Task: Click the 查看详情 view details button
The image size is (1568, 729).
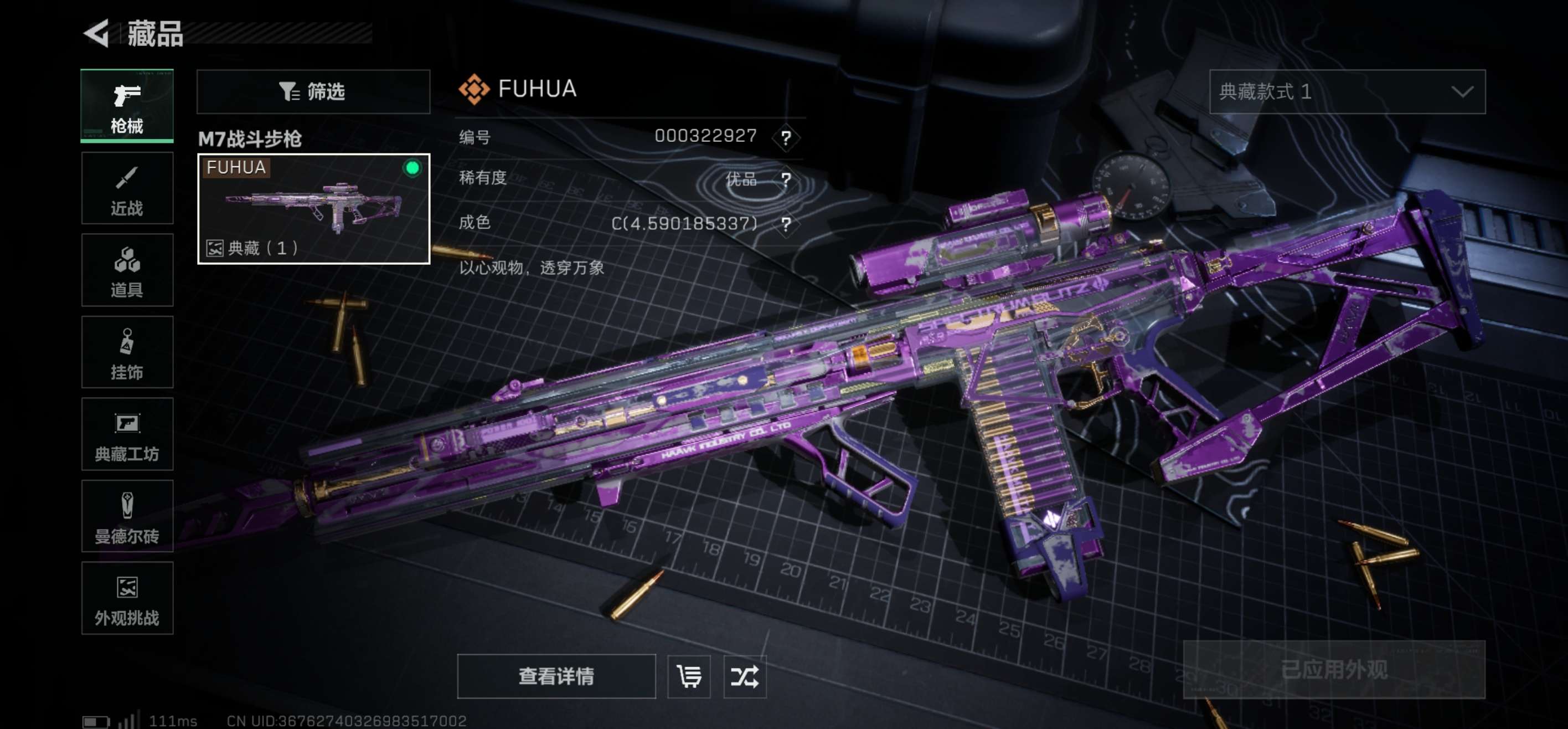Action: [x=556, y=676]
